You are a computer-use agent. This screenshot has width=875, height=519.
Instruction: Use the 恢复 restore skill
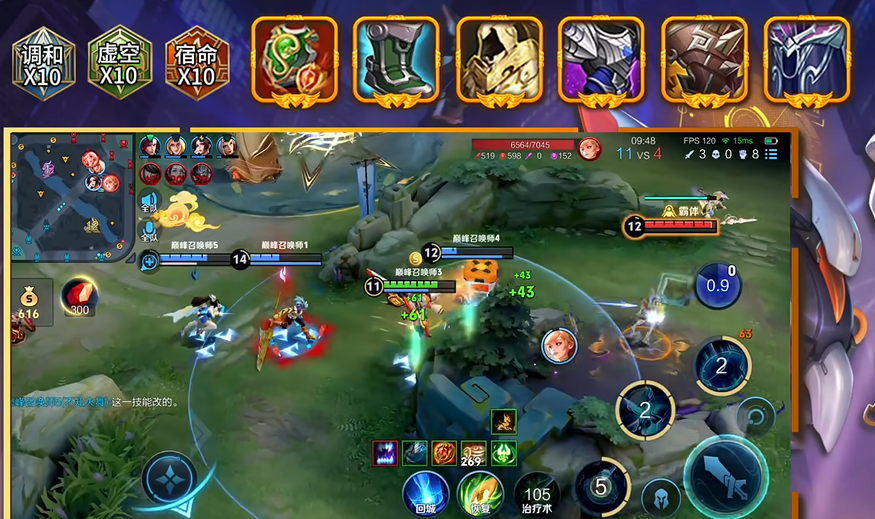pos(480,492)
